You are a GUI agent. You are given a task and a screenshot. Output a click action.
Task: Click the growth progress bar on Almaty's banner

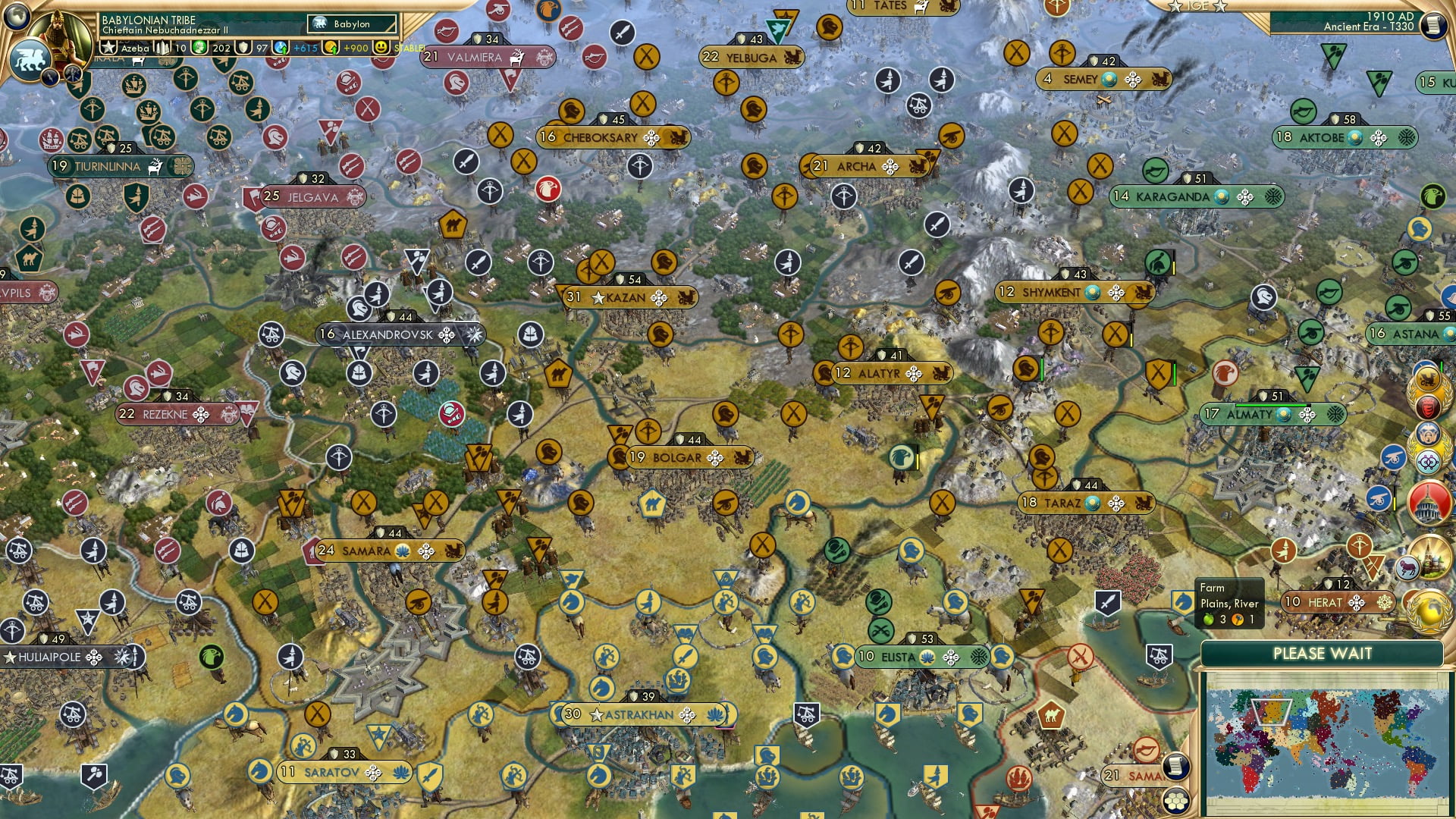tap(1271, 405)
